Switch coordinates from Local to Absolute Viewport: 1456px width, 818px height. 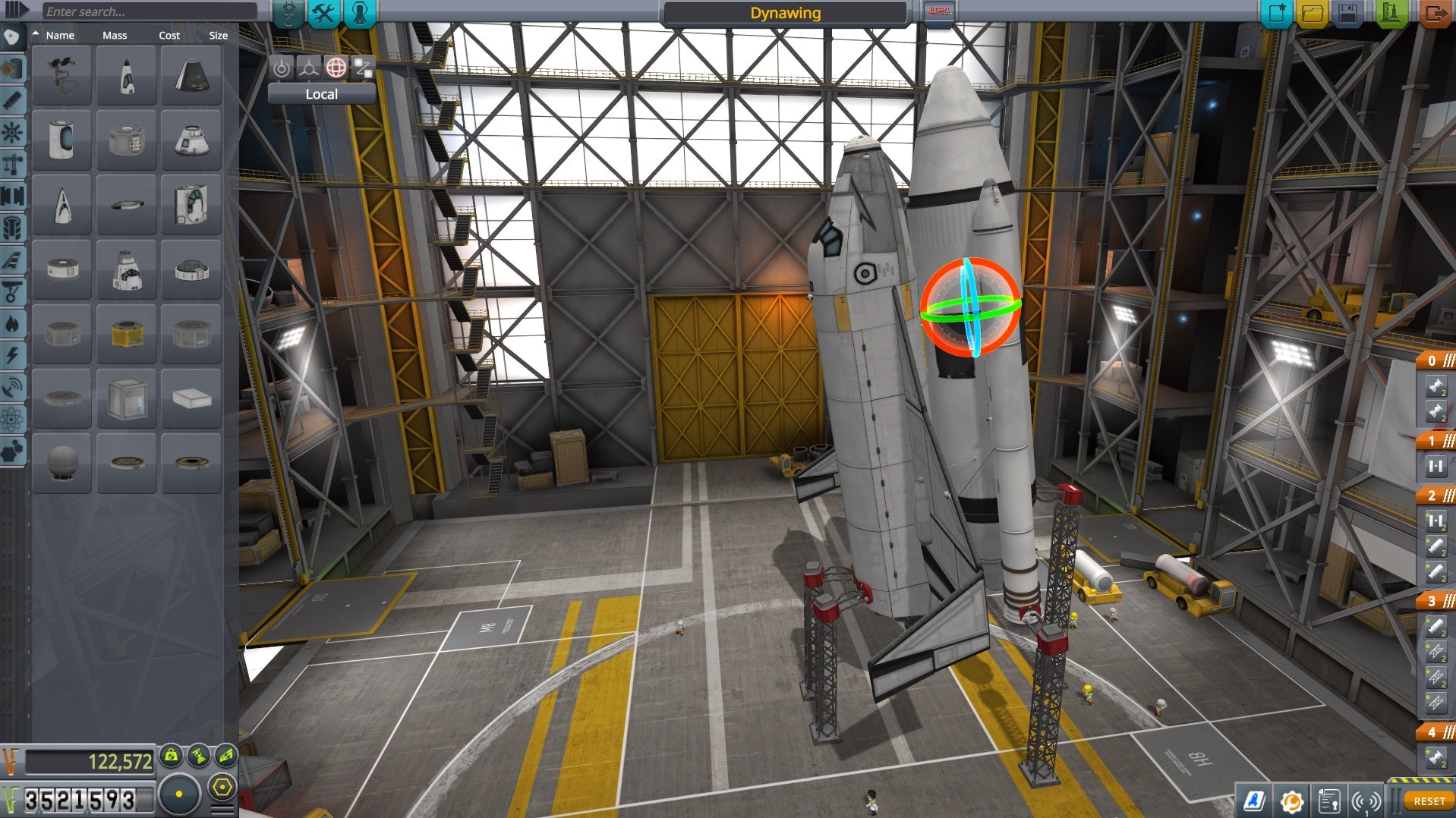(x=320, y=94)
